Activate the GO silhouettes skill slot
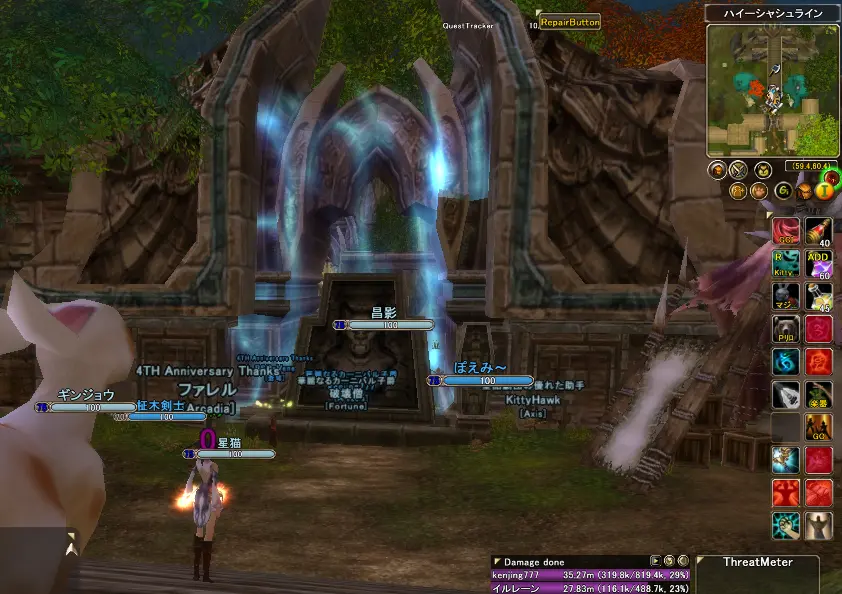 point(819,426)
